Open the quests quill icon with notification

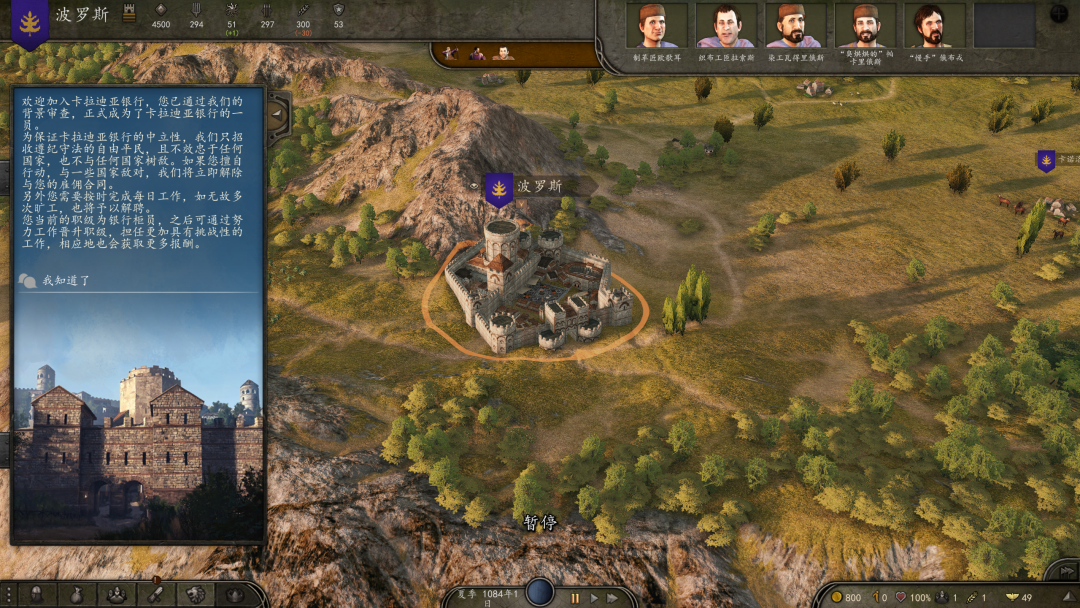click(155, 594)
